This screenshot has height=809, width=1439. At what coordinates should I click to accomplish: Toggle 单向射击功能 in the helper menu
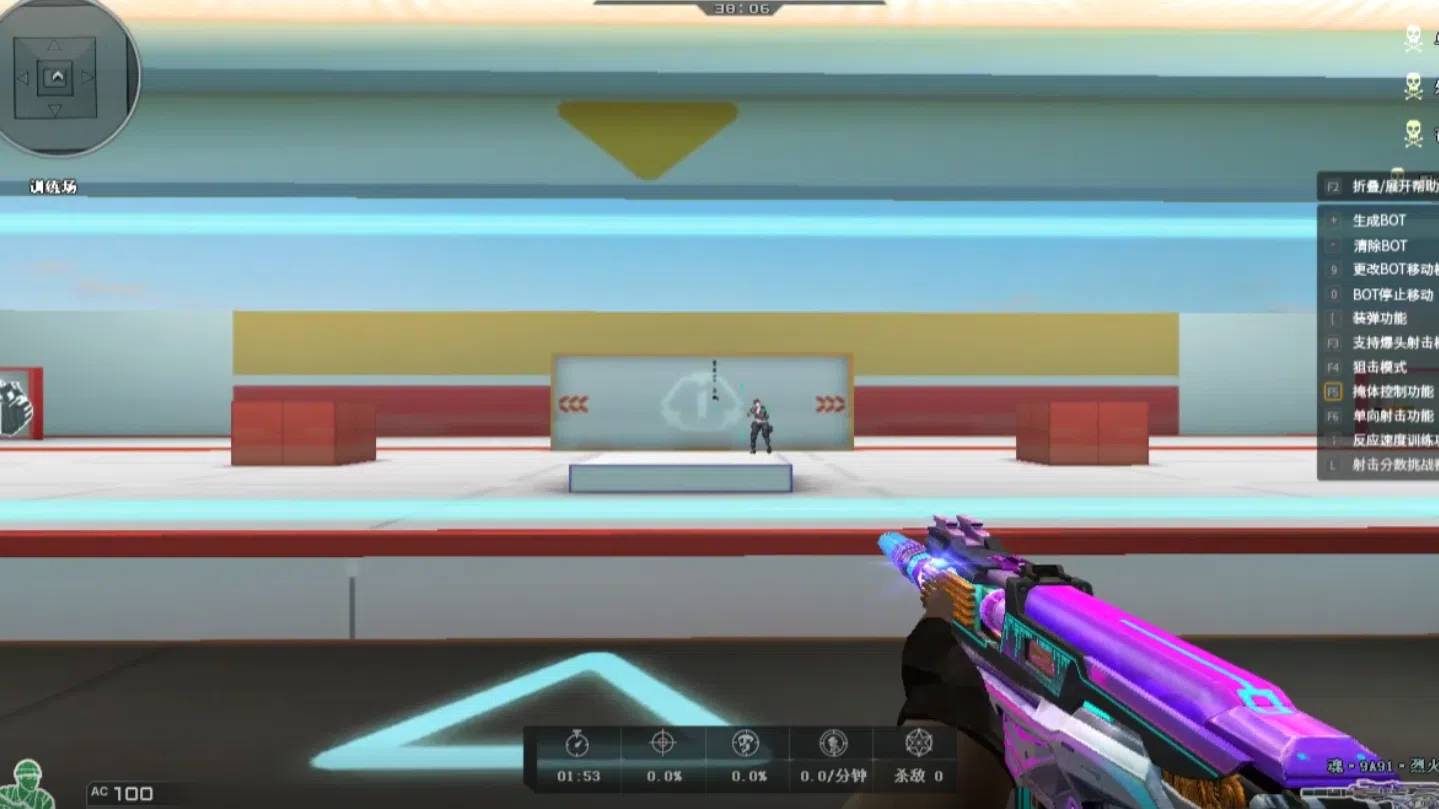(x=1394, y=415)
